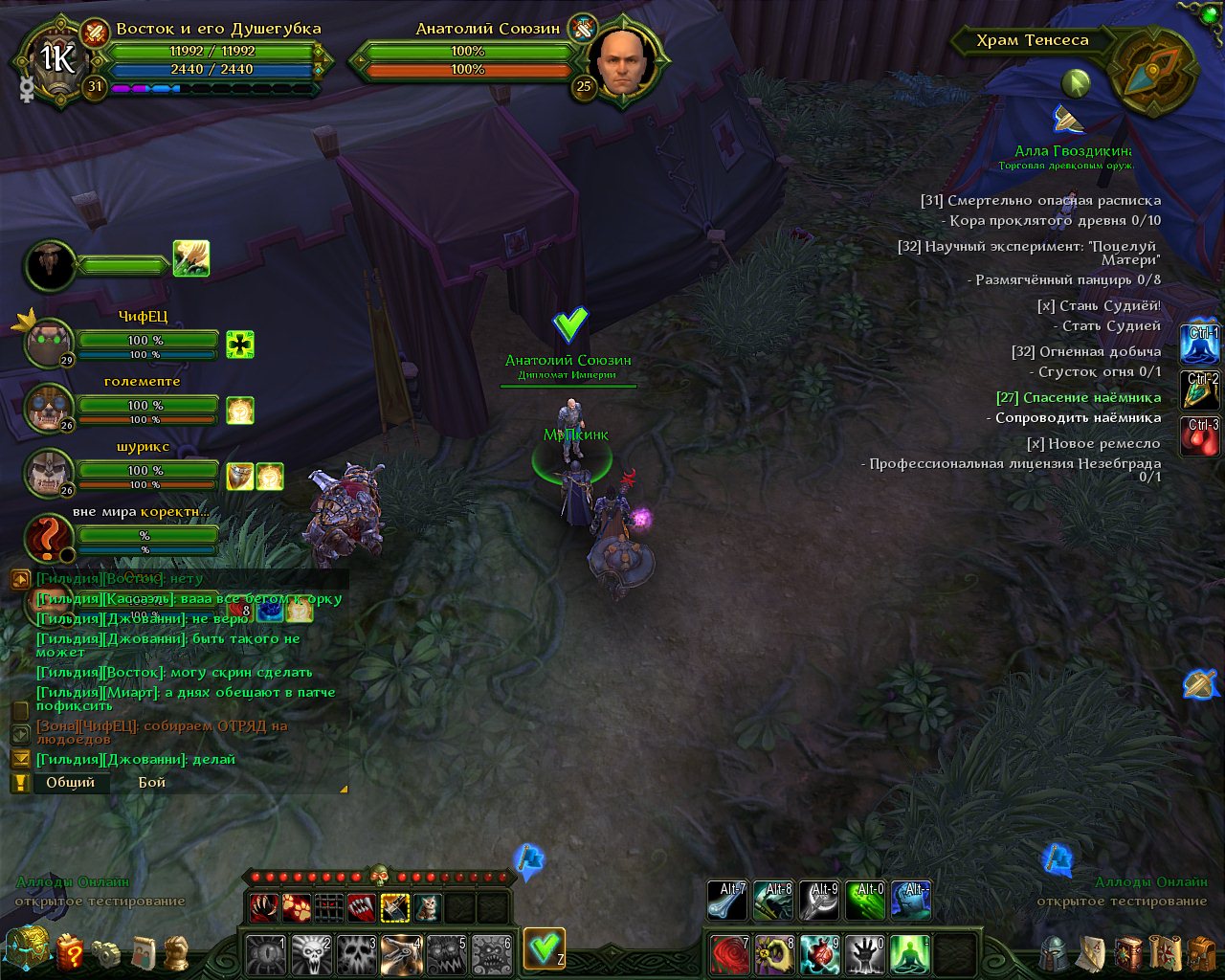Activate the skull ability in slot 2

point(310,953)
